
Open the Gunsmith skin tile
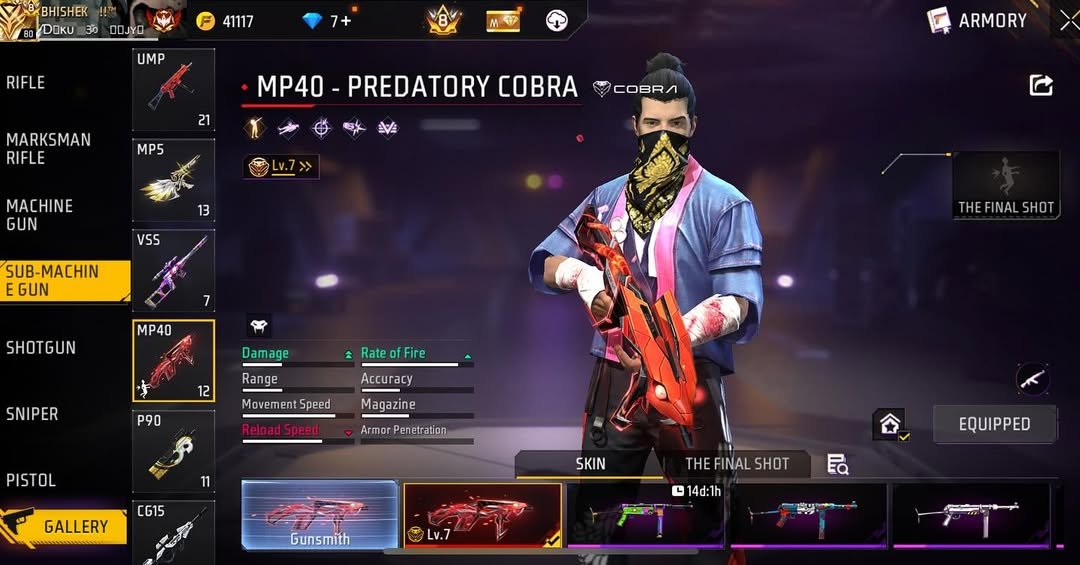coord(320,514)
